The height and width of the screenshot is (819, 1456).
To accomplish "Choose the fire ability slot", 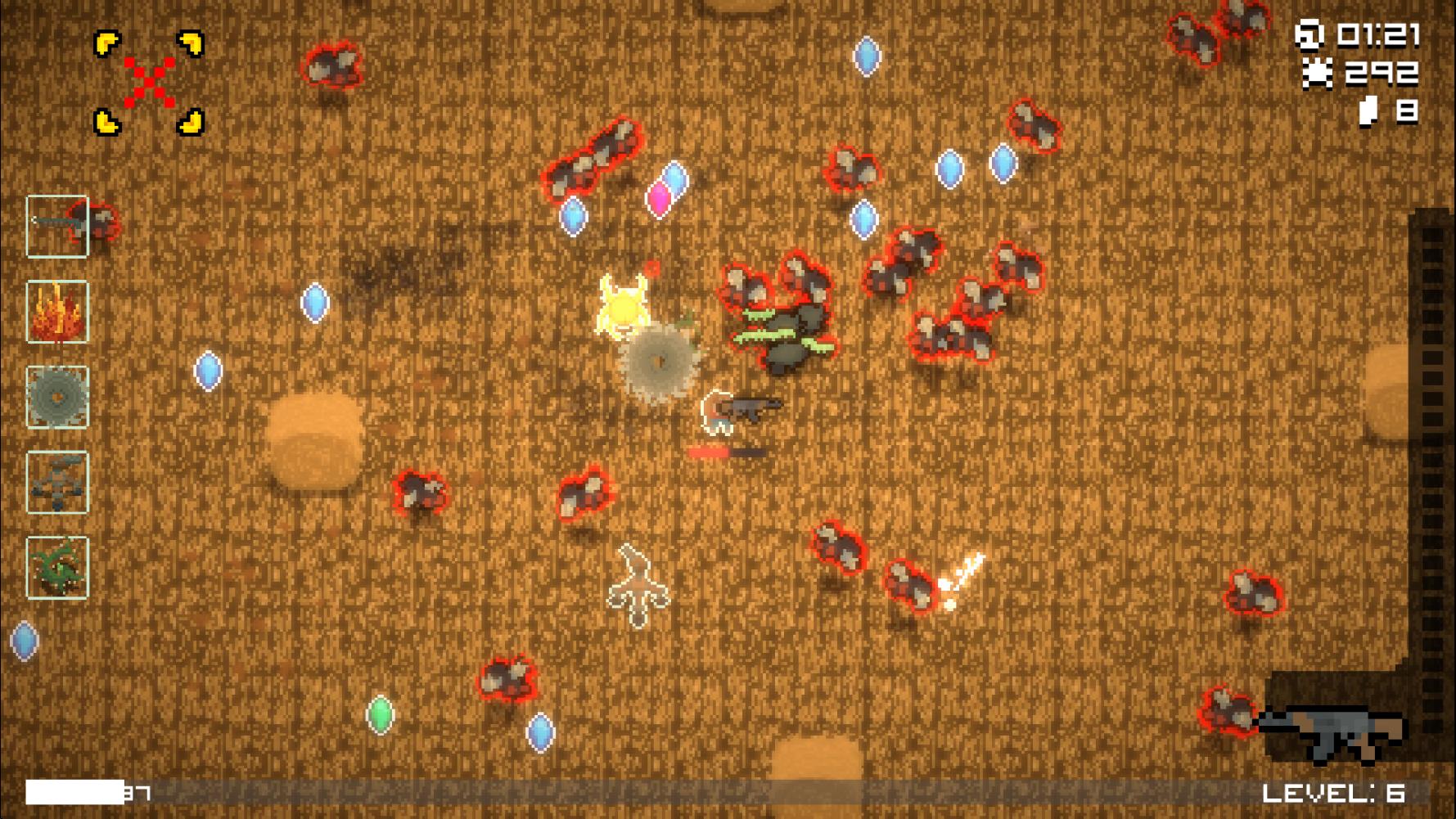I will coord(57,312).
